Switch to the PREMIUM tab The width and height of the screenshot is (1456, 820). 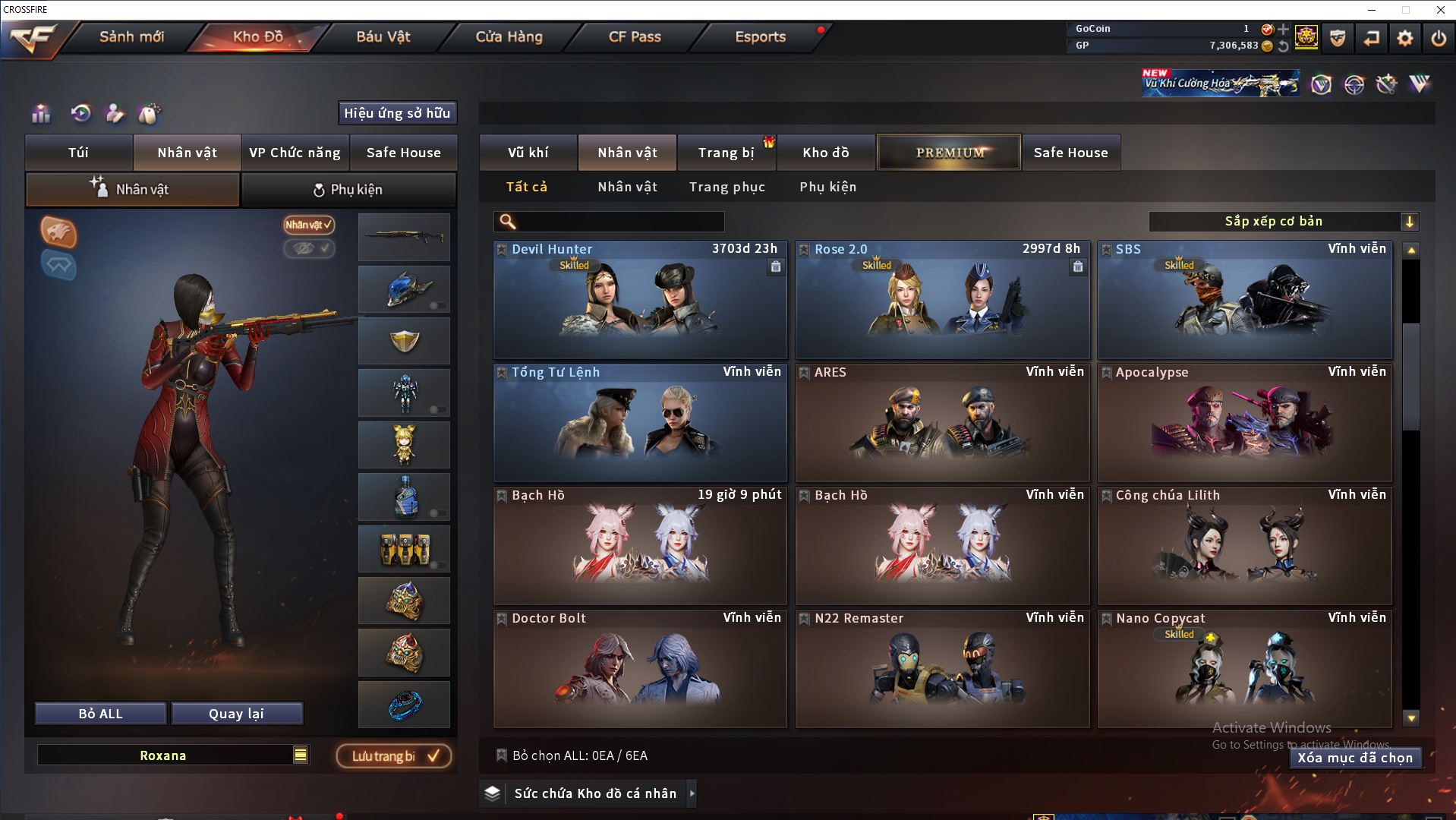(949, 153)
